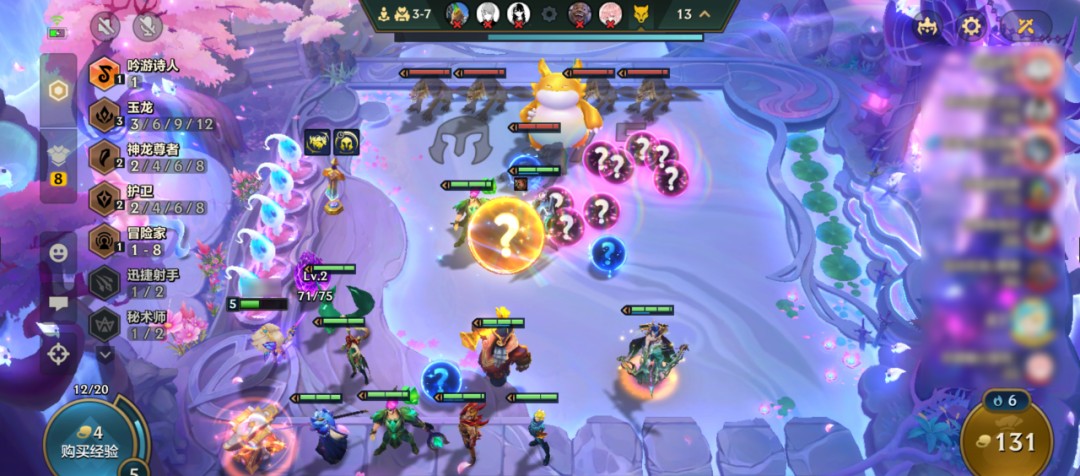This screenshot has width=1080, height=476.
Task: Toggle the speaker mute icon
Action: 105,27
